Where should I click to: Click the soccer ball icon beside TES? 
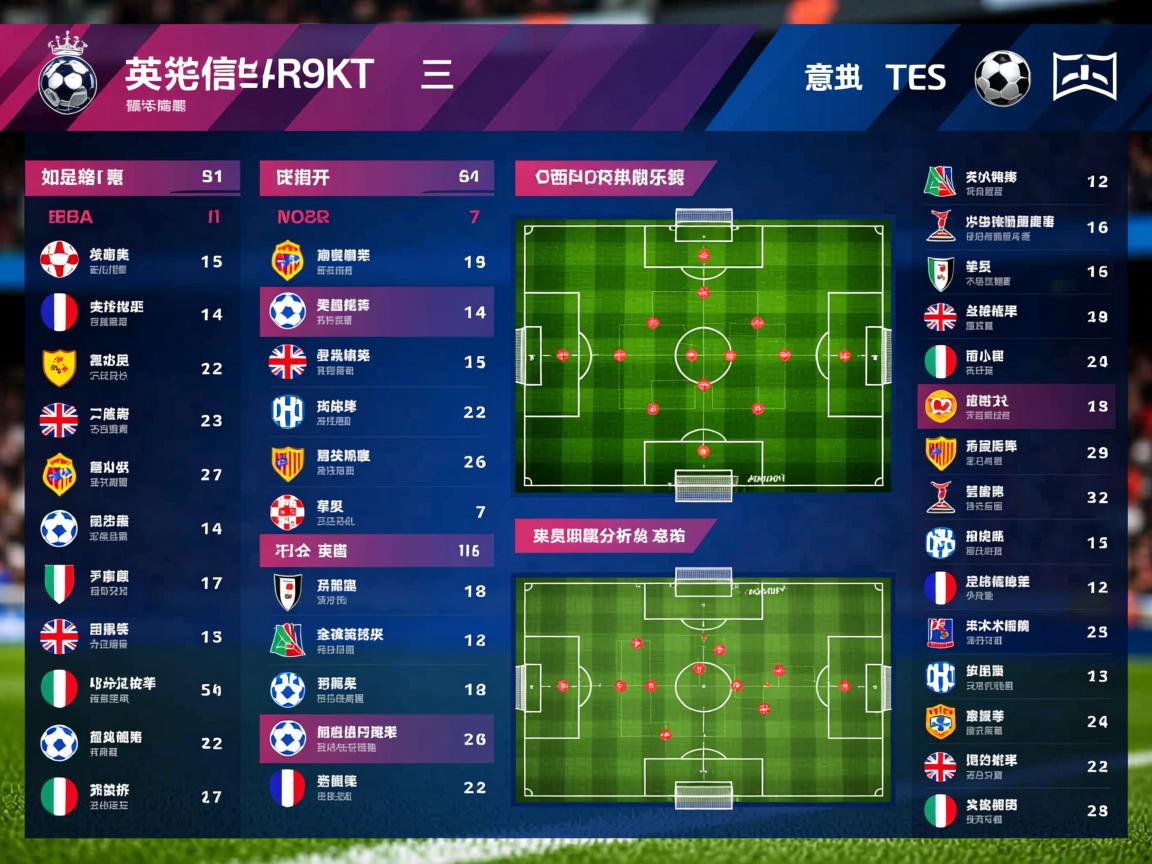(x=1002, y=78)
